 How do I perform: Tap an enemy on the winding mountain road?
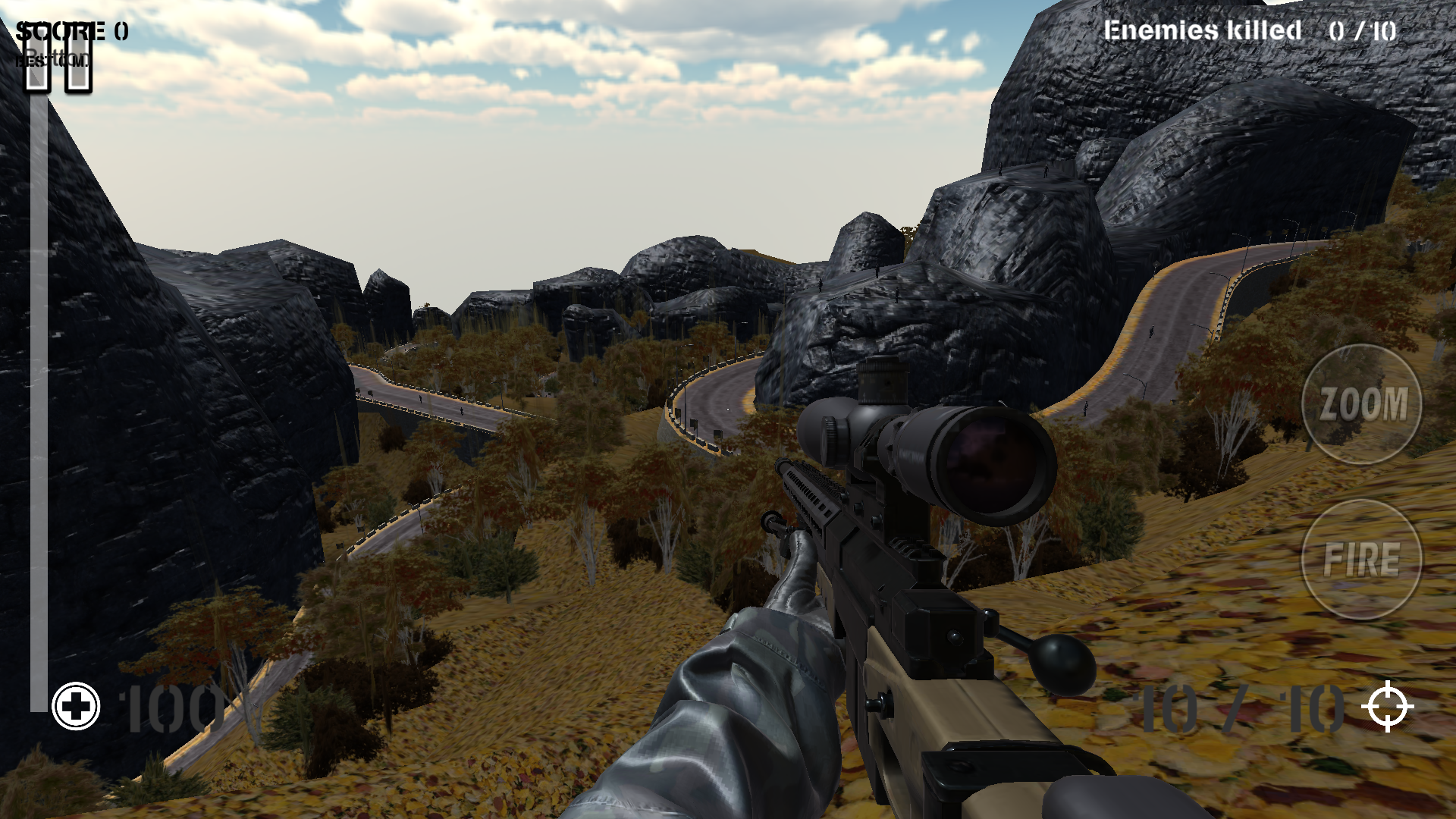point(1152,331)
